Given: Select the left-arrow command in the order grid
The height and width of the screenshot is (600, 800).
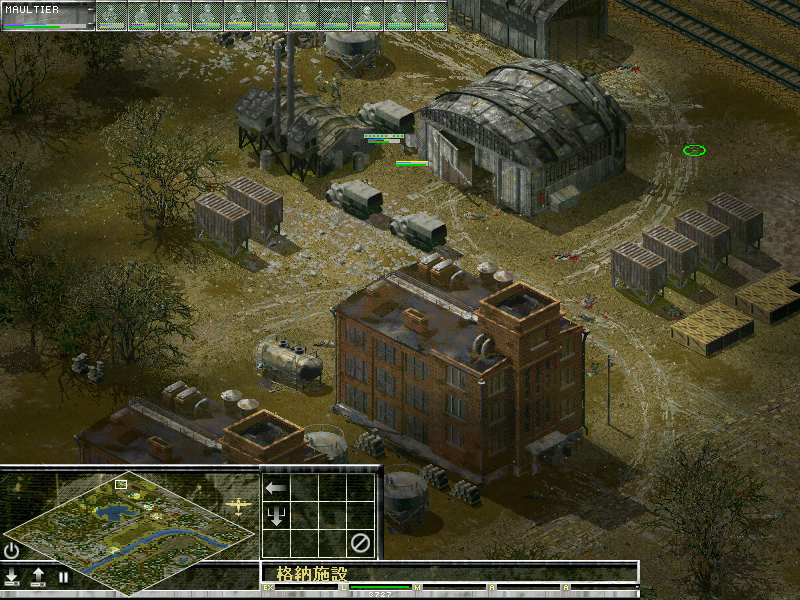Looking at the screenshot, I should coord(276,488).
